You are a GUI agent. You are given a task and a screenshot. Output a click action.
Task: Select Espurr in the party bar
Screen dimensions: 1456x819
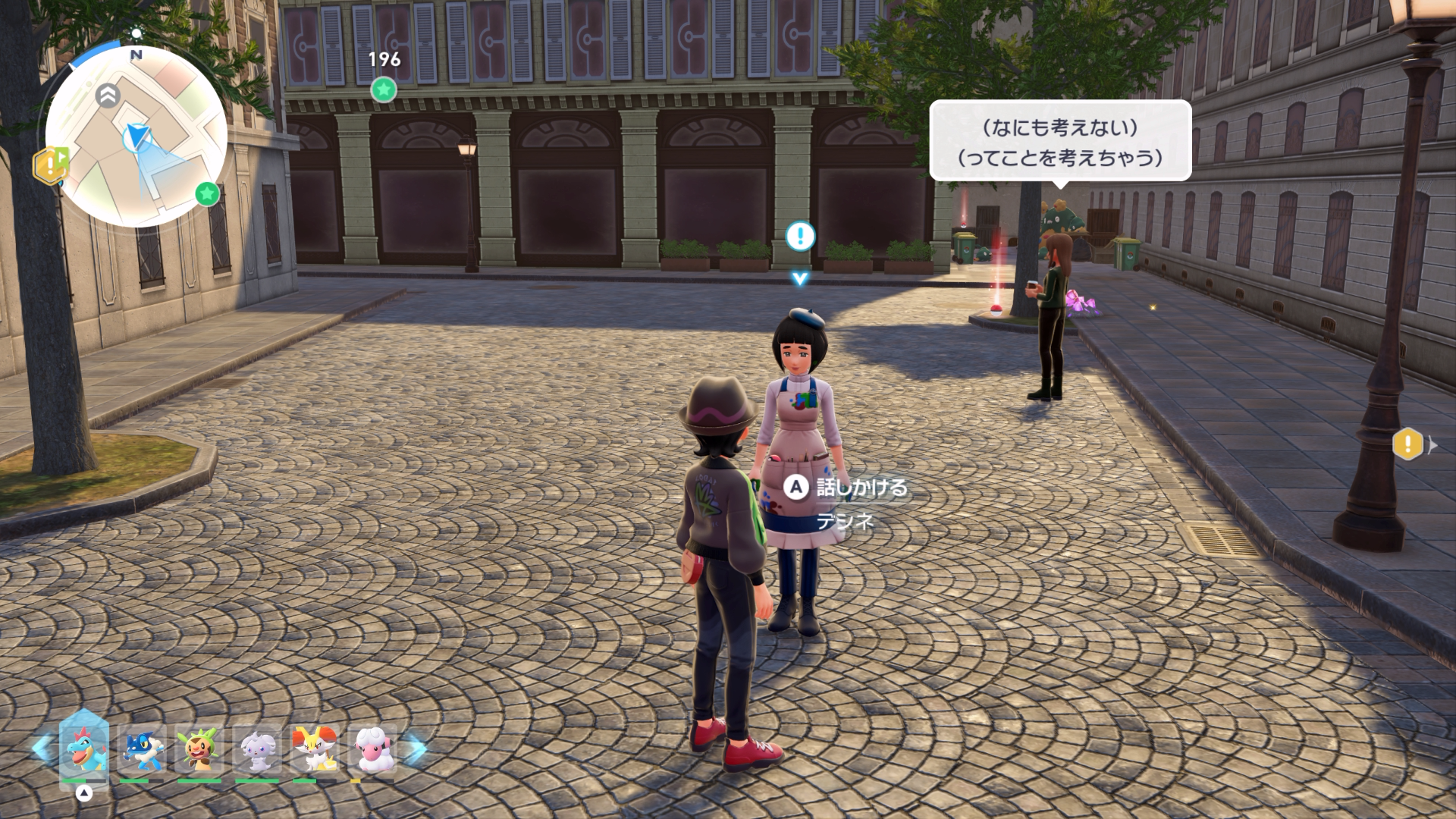pos(257,748)
